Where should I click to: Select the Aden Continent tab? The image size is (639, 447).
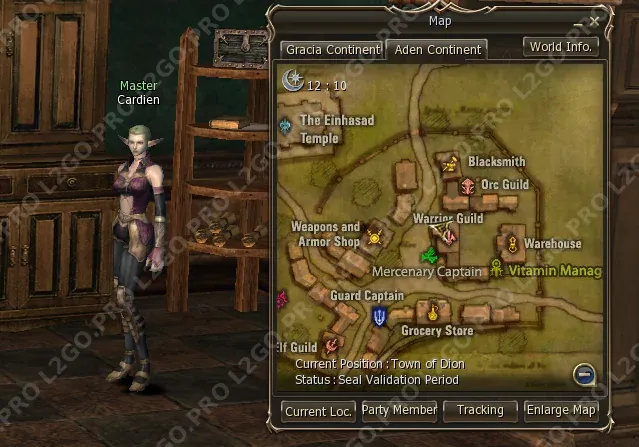pos(437,49)
